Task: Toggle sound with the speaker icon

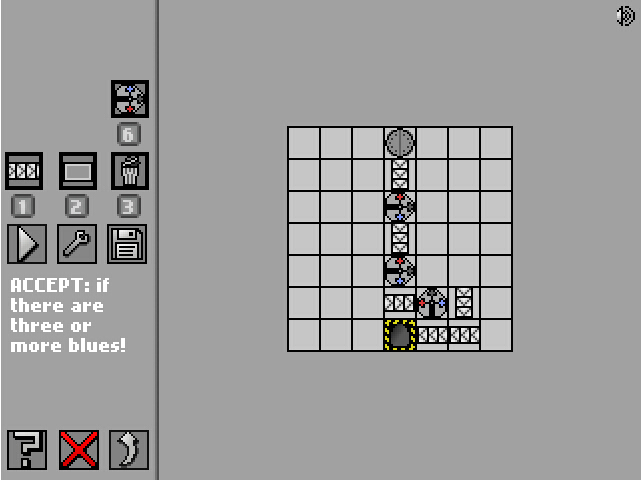Action: [x=627, y=16]
